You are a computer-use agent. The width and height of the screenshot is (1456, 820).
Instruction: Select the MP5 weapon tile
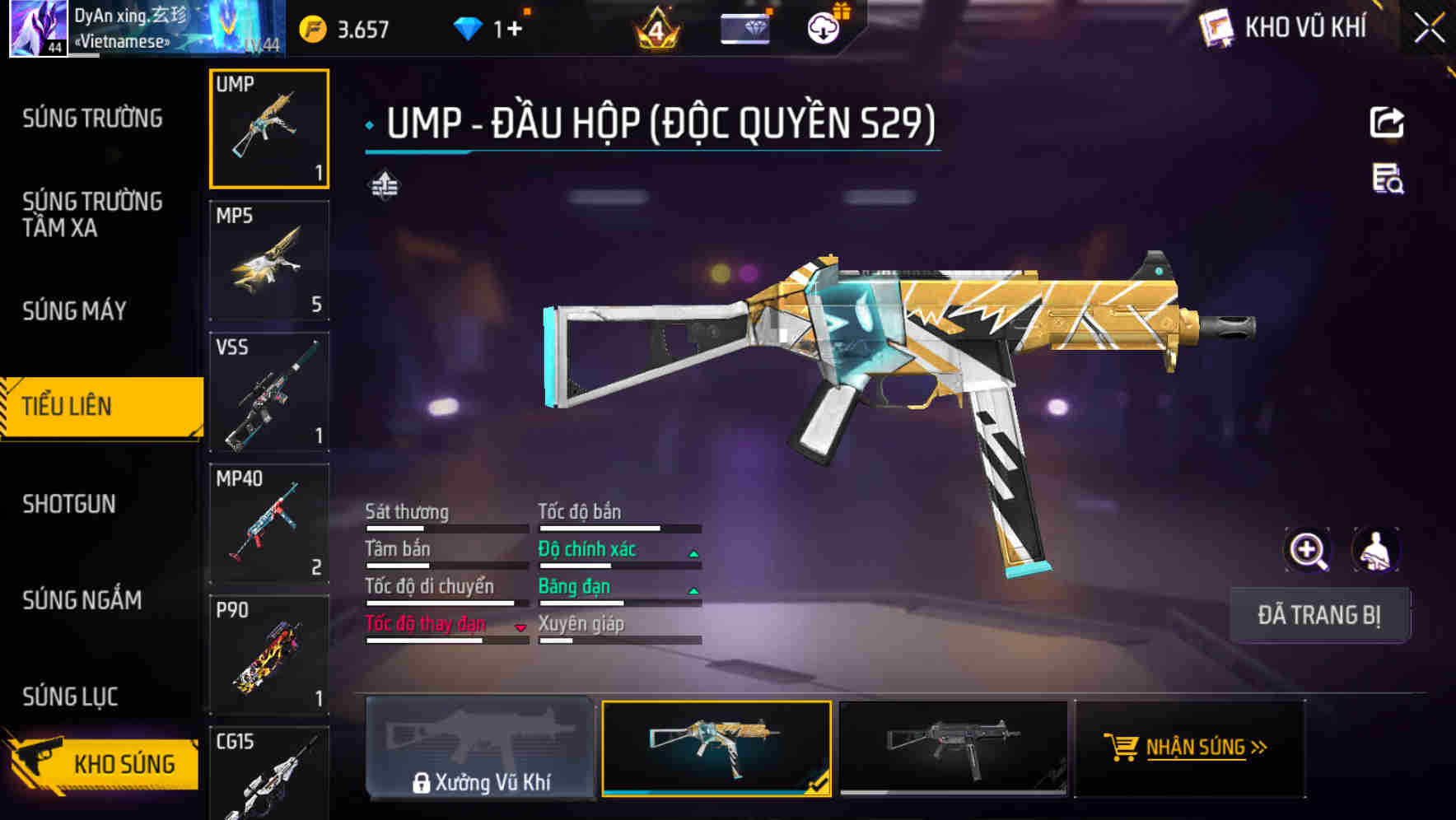(x=269, y=261)
